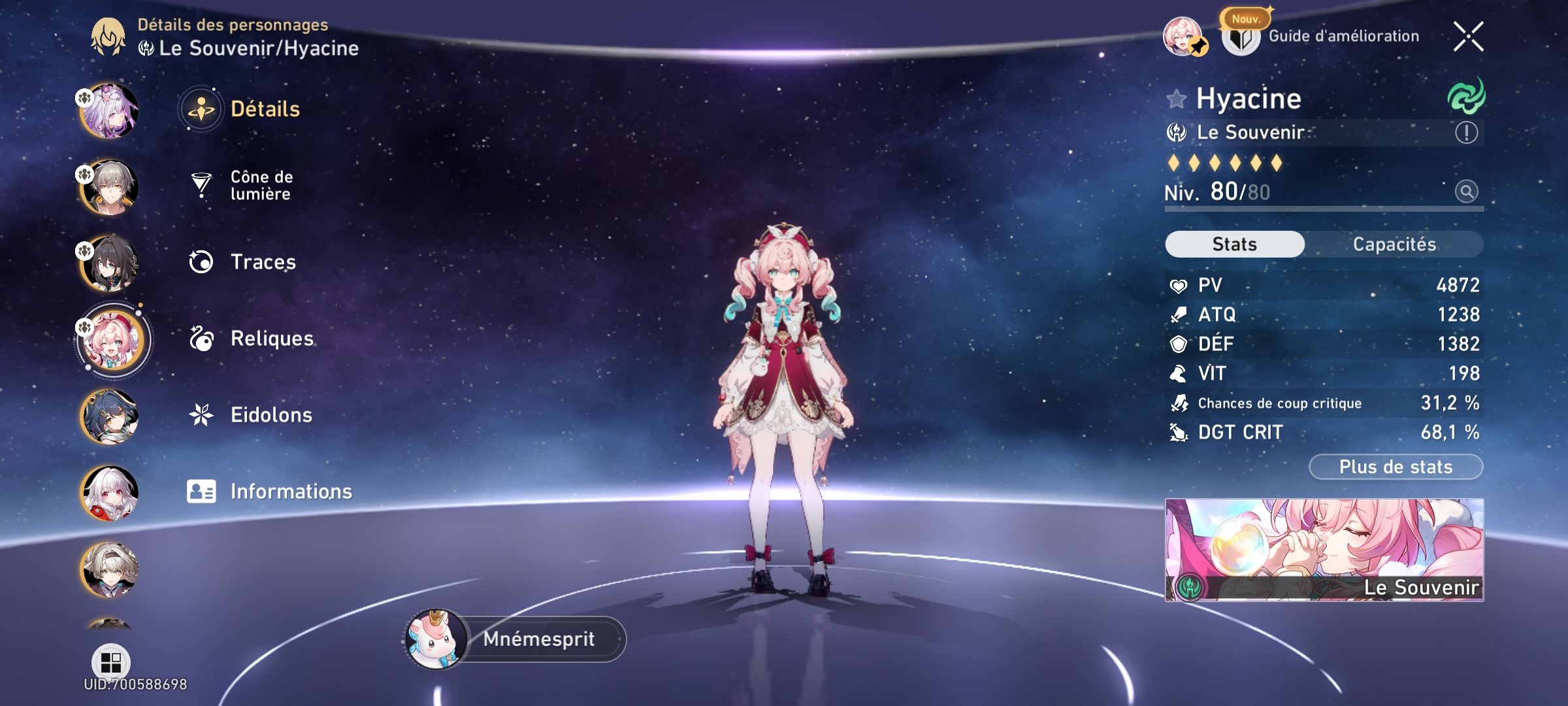Open the Cône de lumière section

(261, 184)
